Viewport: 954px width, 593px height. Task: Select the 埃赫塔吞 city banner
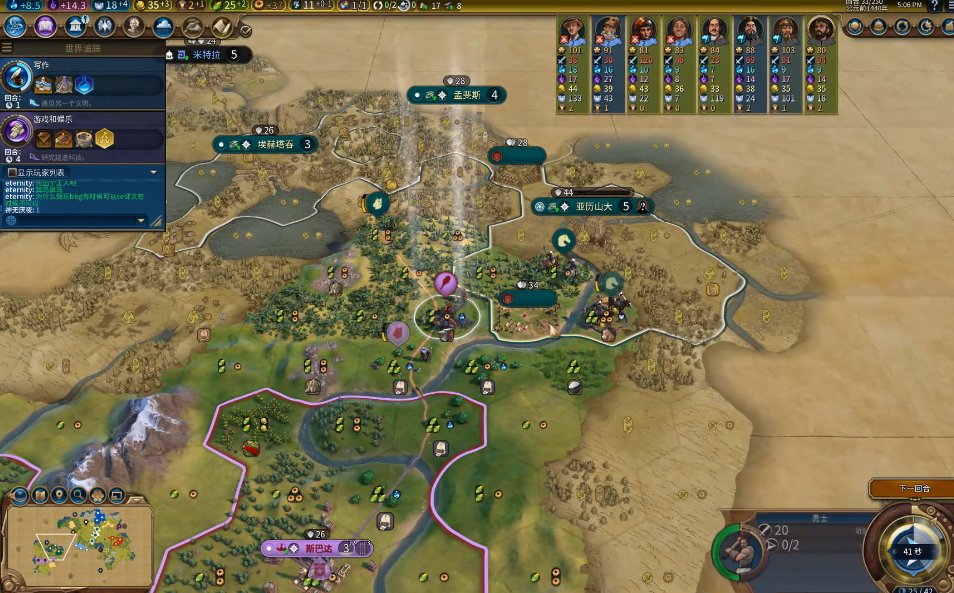267,144
